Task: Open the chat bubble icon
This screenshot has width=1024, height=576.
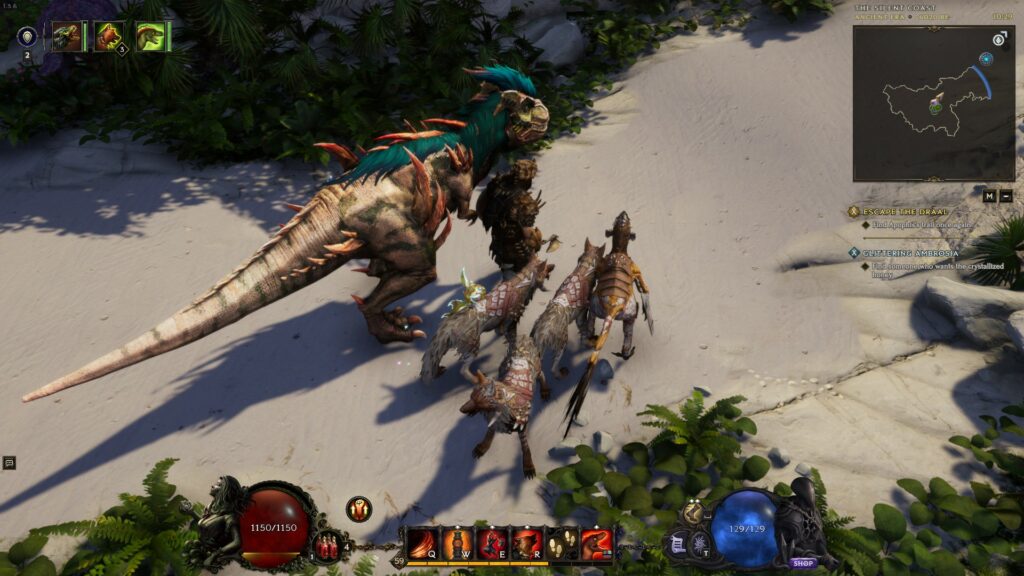Action: (x=9, y=463)
